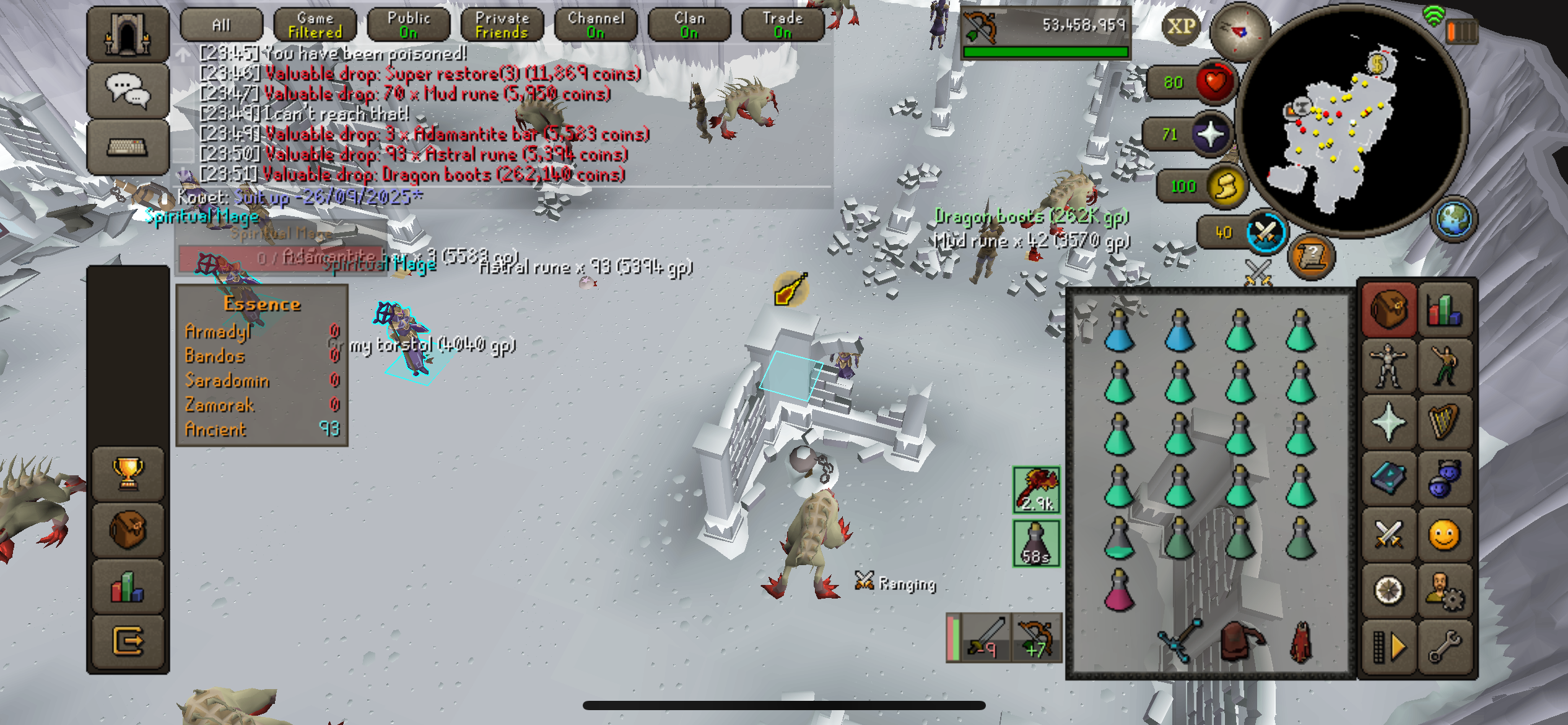1568x725 pixels.
Task: Toggle the Game Filtered chat tab
Action: tap(315, 25)
